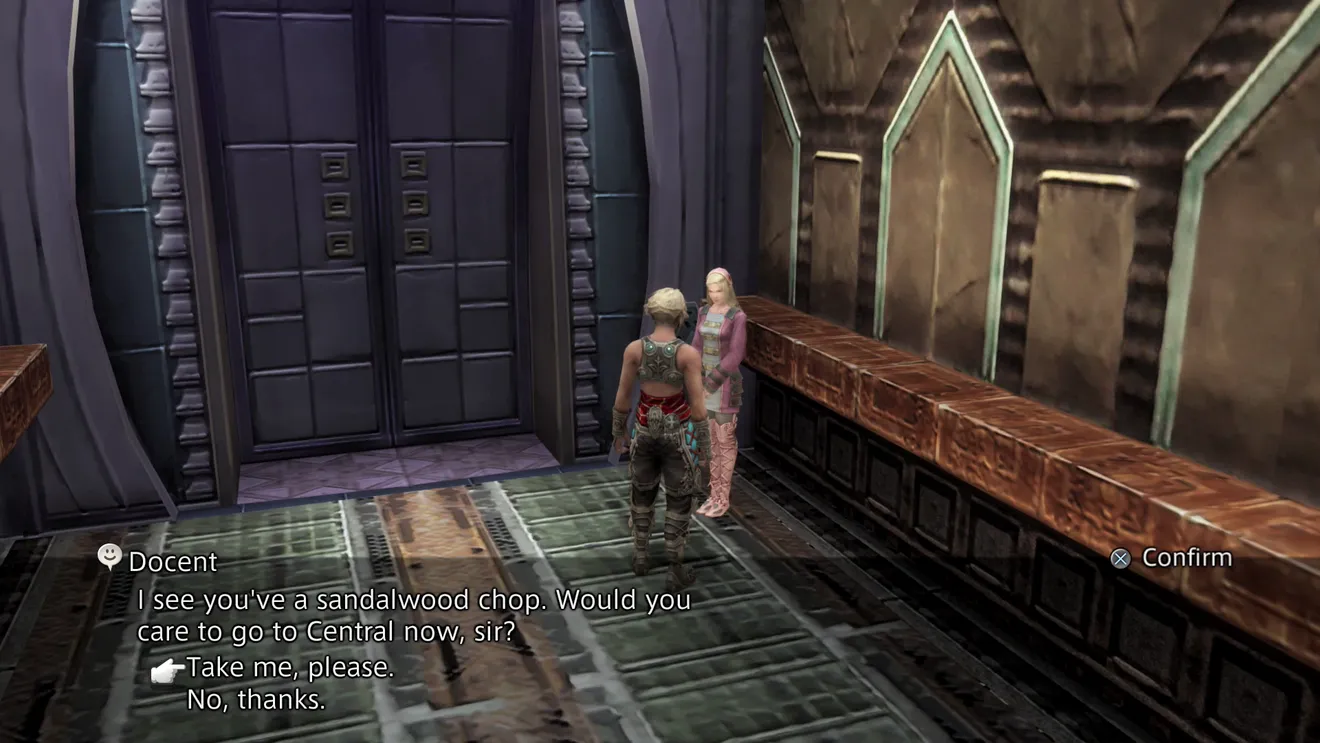
Task: Select the "No, thanks." dialogue option
Action: pyautogui.click(x=256, y=700)
